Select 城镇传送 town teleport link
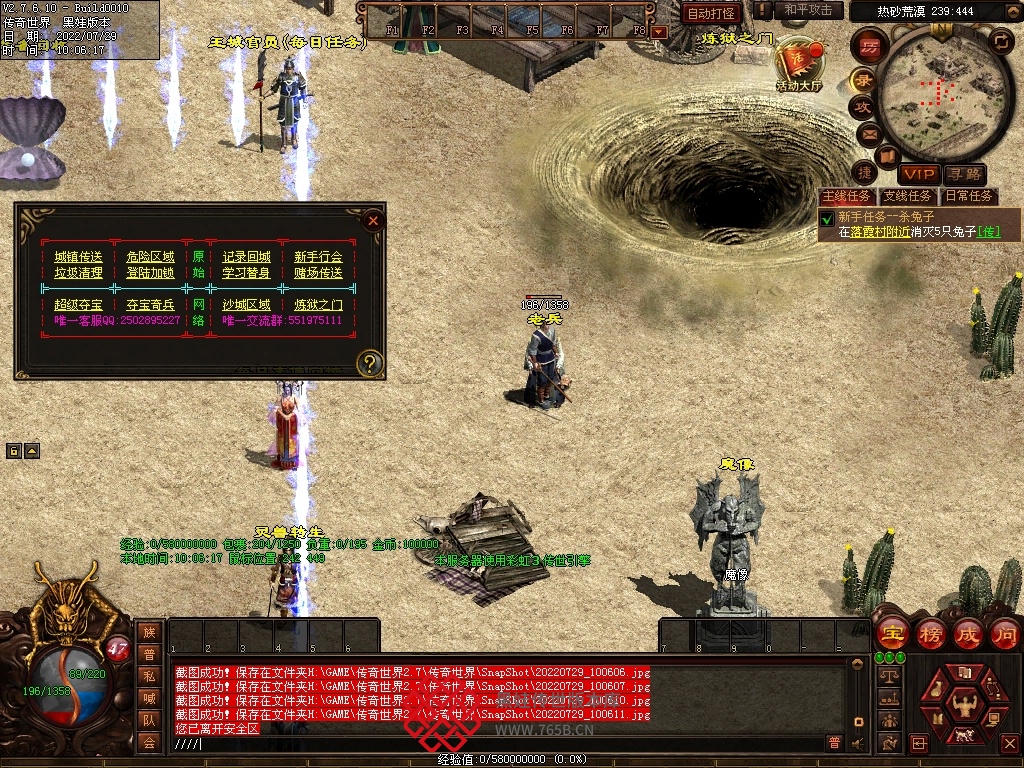The height and width of the screenshot is (768, 1024). coord(78,257)
